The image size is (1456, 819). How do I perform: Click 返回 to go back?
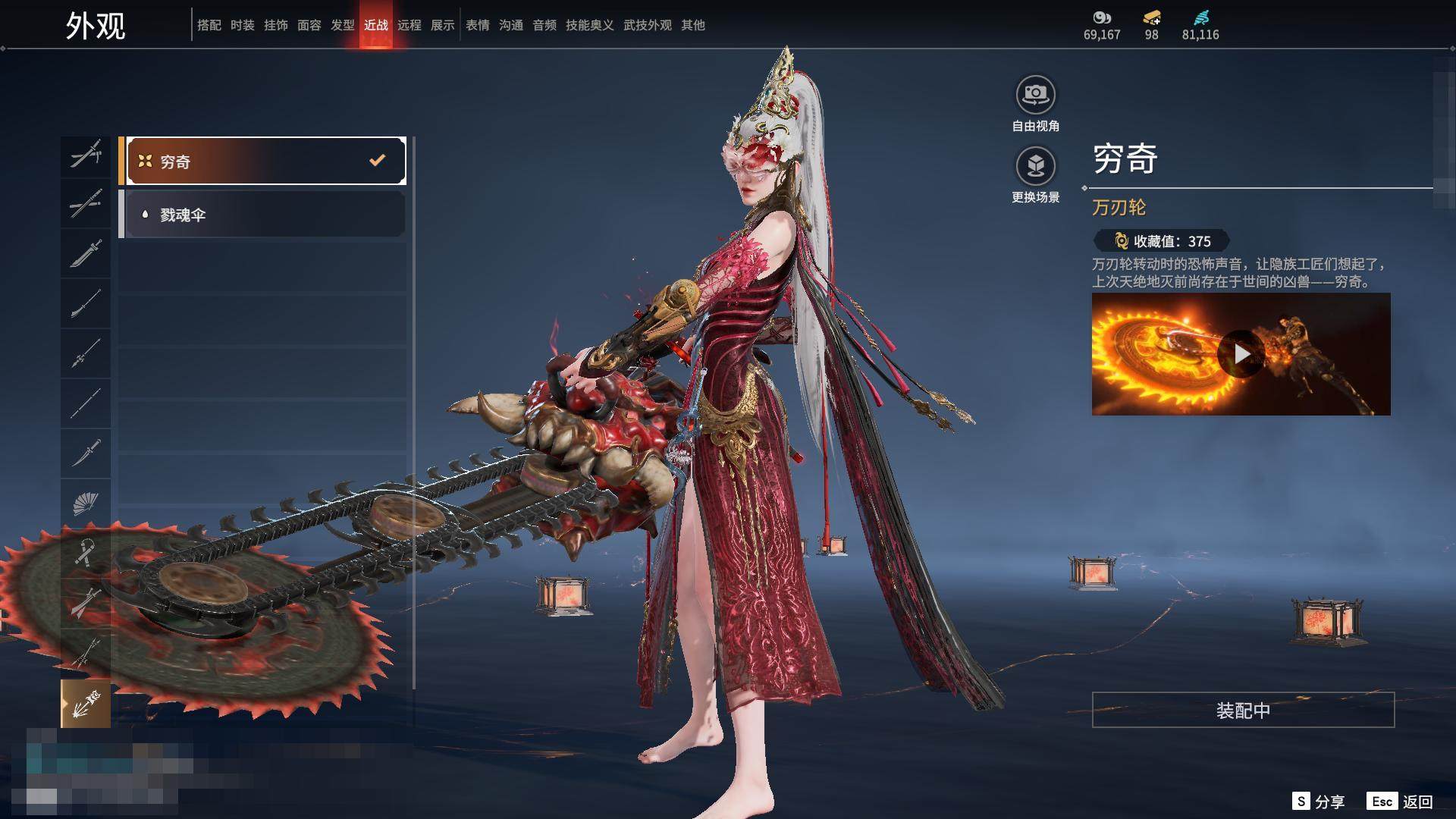1401,802
